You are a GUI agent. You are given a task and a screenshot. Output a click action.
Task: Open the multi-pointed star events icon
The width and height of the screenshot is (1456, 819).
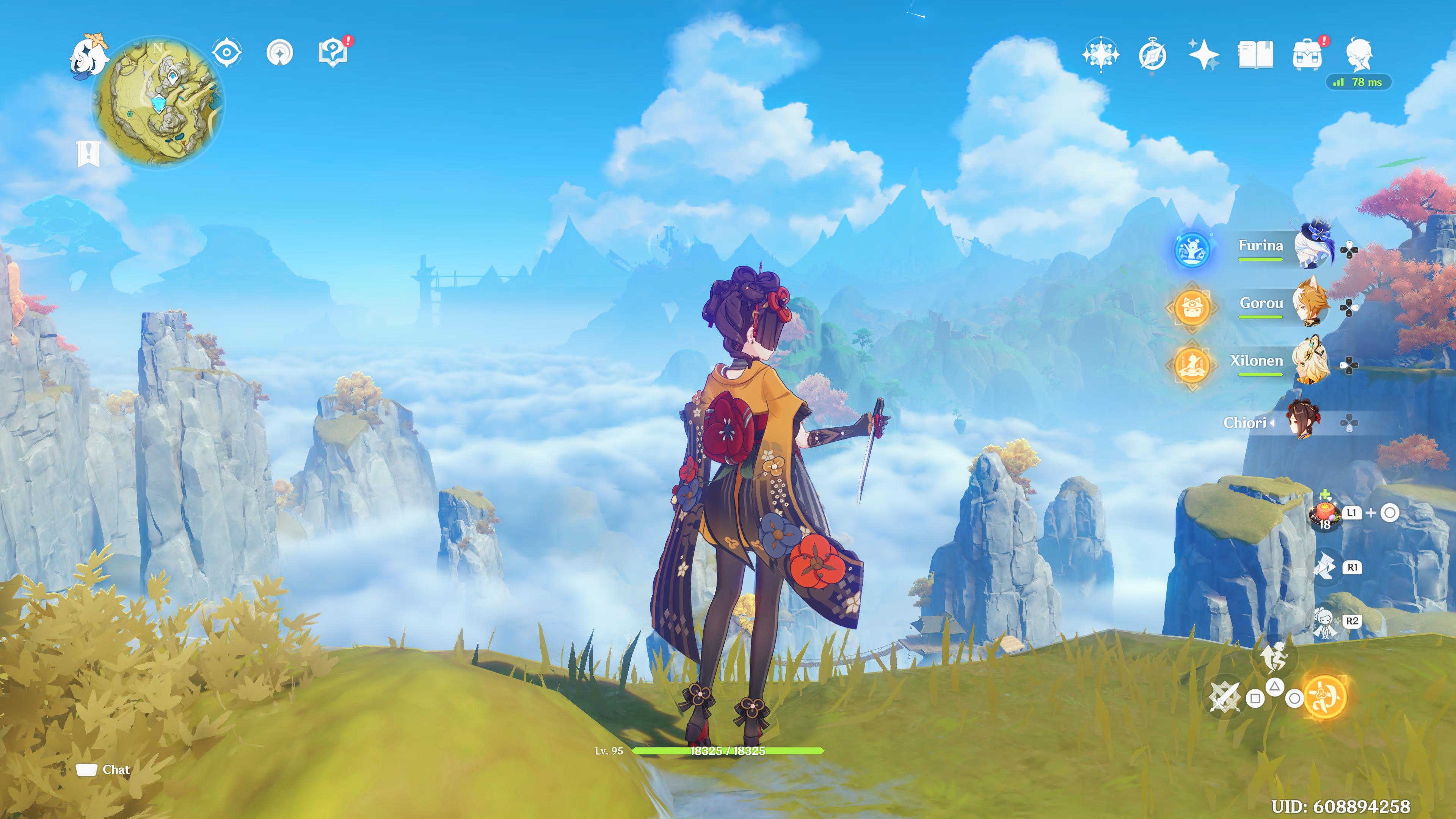(1100, 55)
